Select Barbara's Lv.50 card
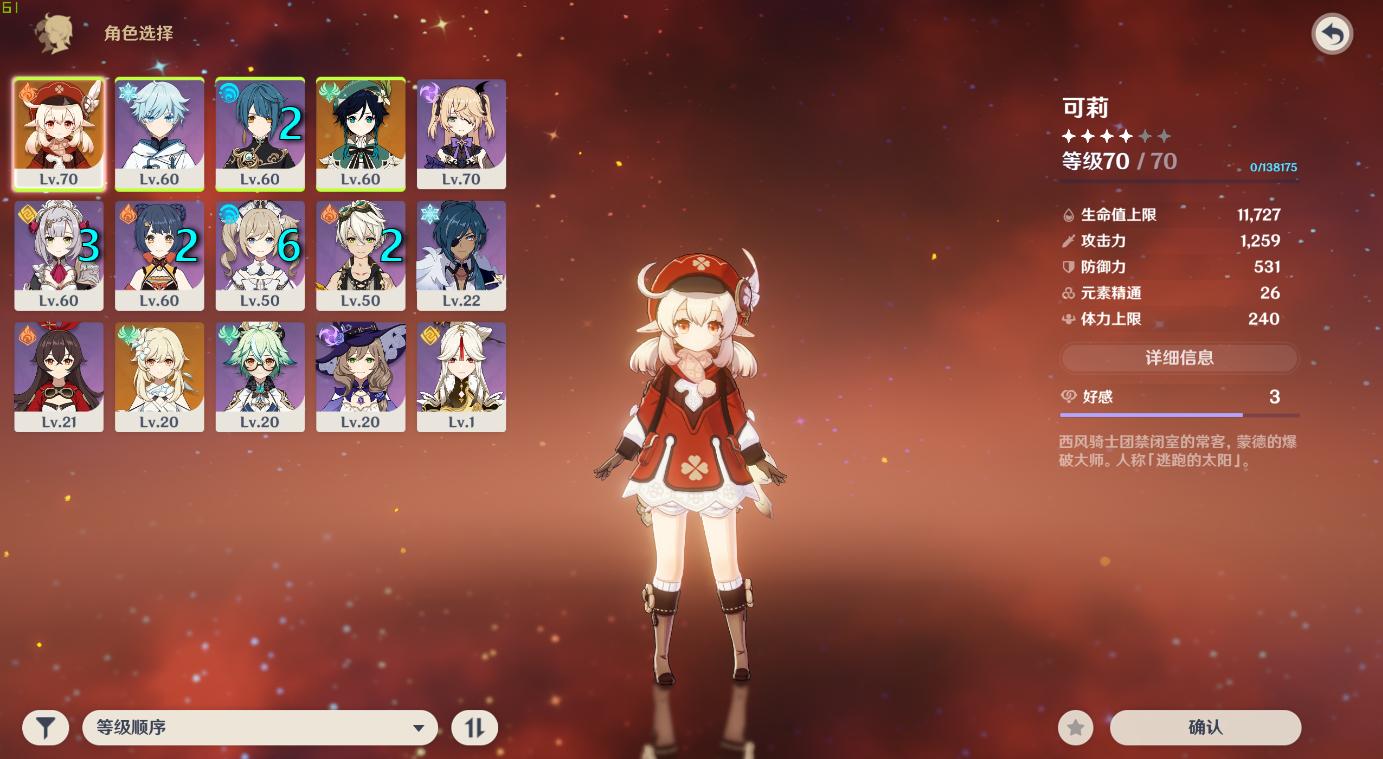 260,255
